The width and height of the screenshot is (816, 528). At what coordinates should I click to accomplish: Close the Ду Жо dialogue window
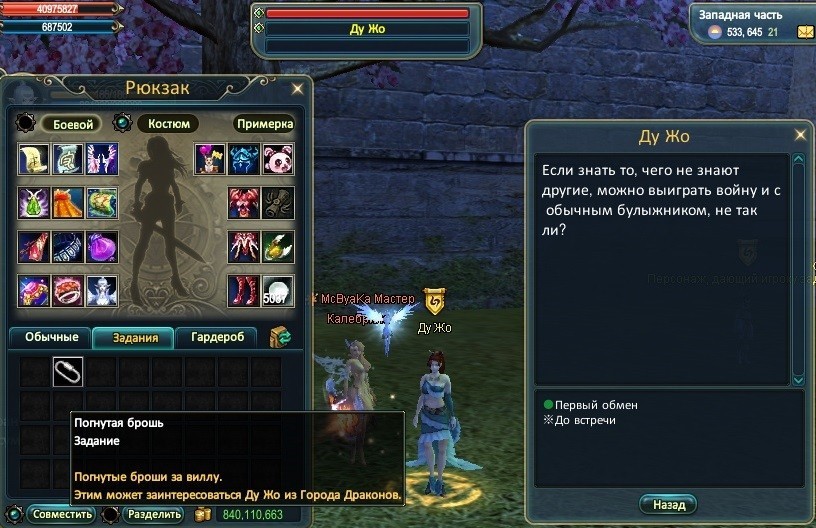click(799, 135)
